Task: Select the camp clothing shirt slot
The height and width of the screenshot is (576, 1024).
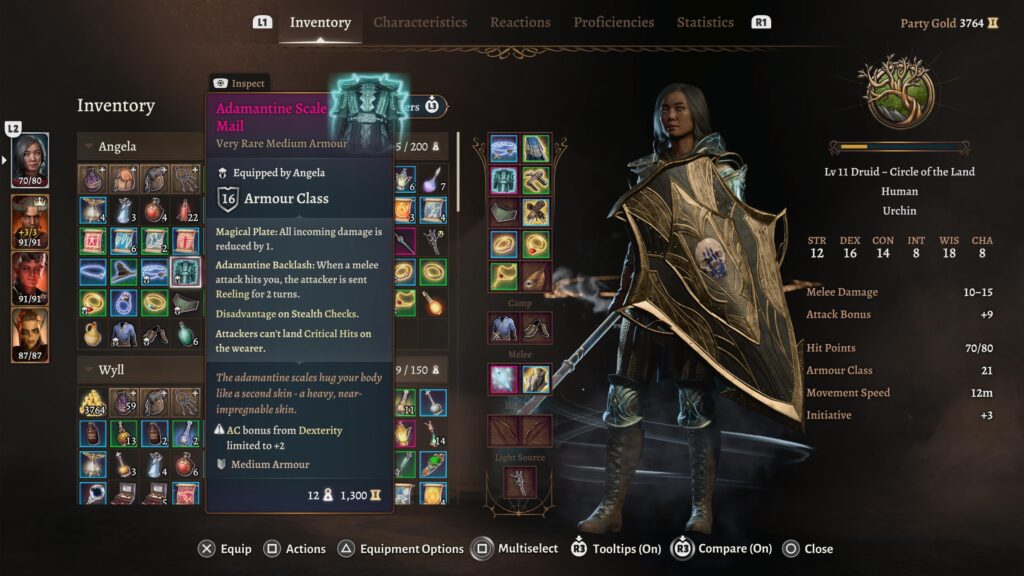Action: point(504,326)
